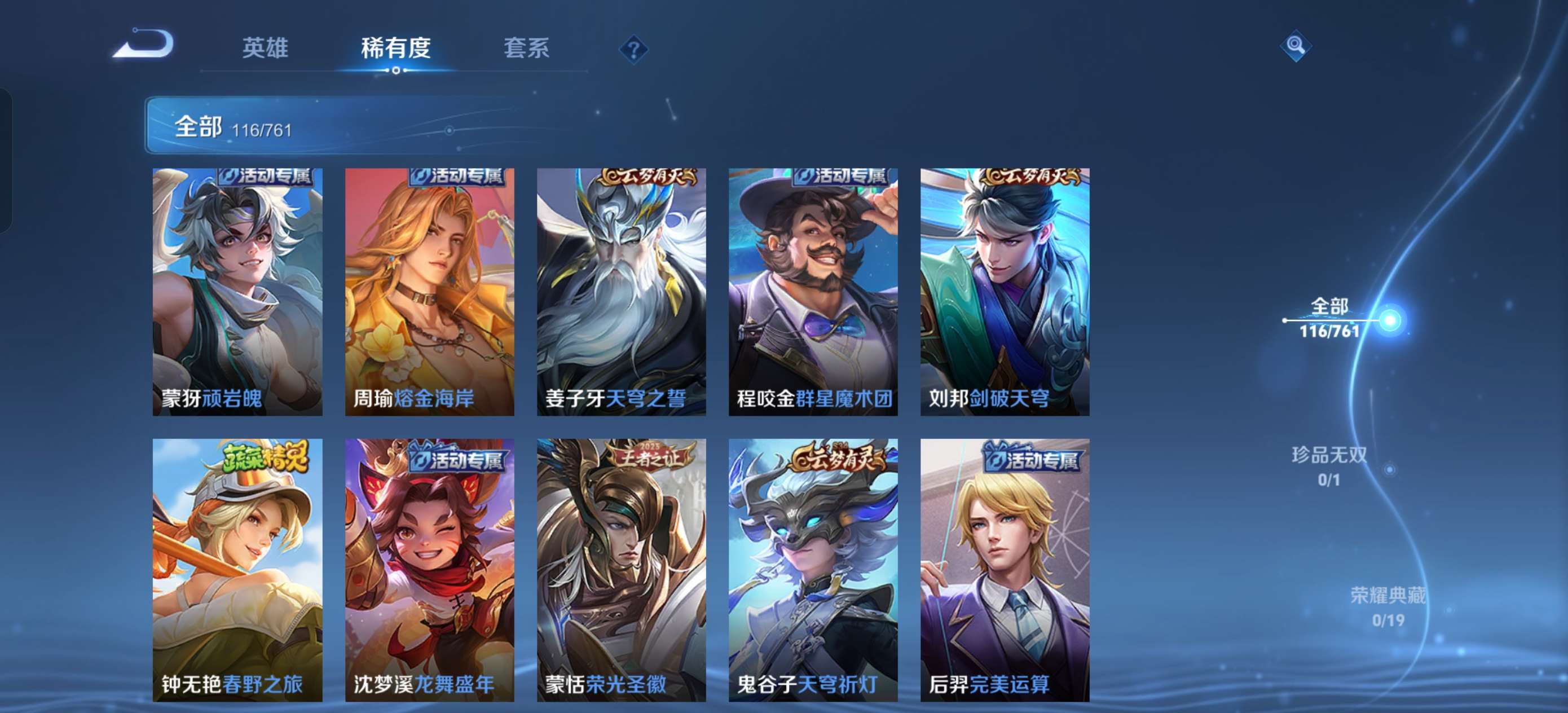
Task: Switch to the 套系 tab
Action: click(527, 49)
